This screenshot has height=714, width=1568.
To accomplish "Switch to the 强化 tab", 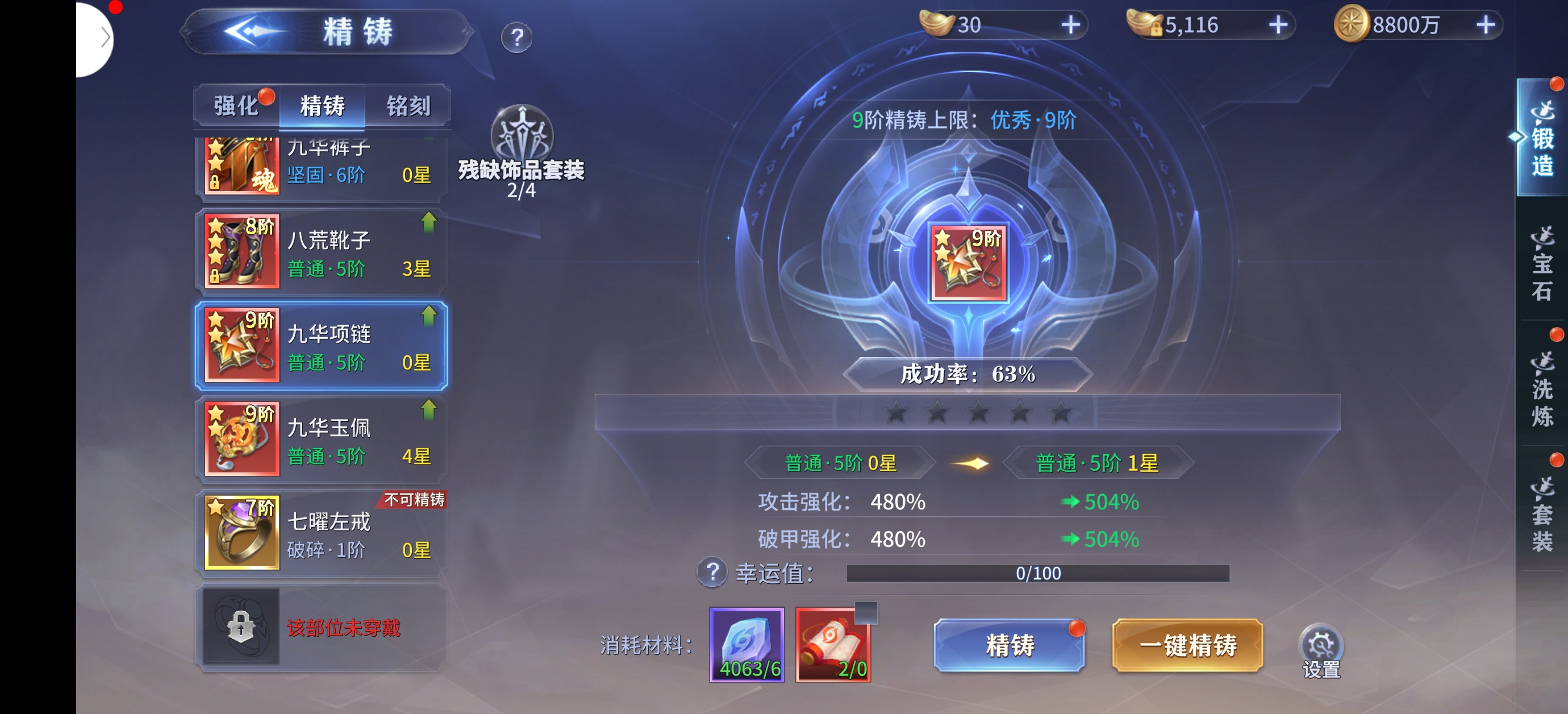I will [x=236, y=106].
